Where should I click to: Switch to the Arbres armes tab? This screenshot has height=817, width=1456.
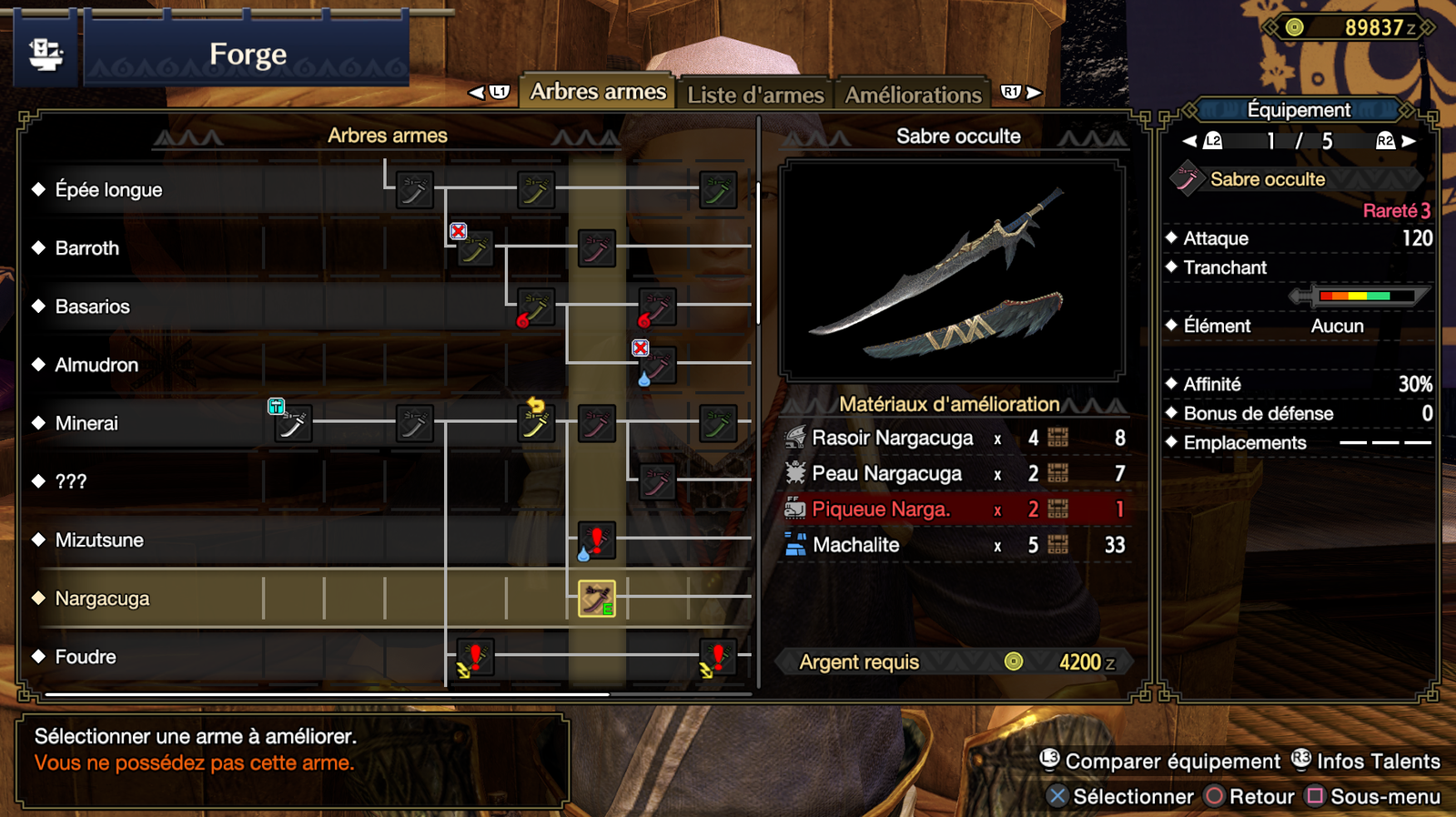(x=598, y=92)
